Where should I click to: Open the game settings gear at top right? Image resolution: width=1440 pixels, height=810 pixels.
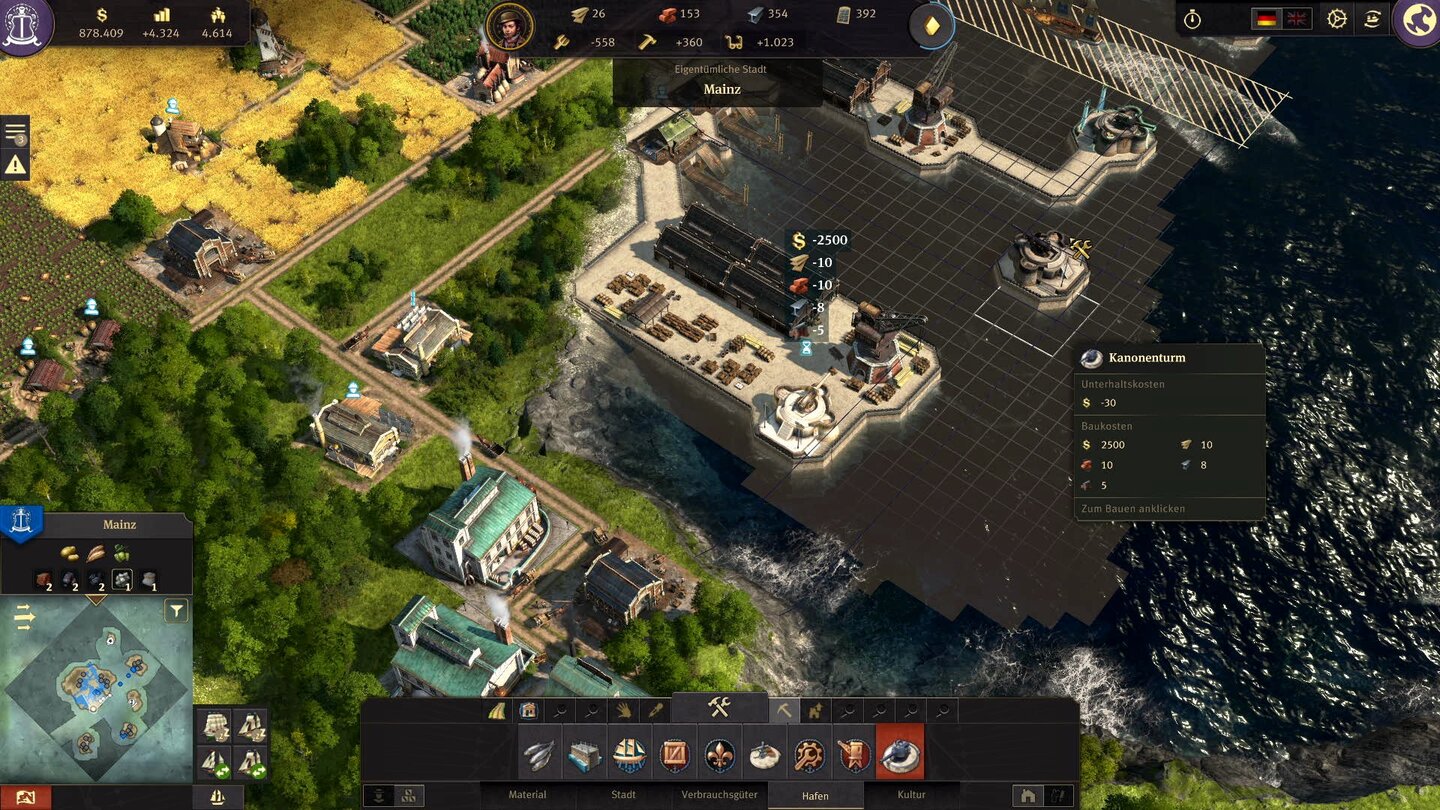pyautogui.click(x=1337, y=18)
